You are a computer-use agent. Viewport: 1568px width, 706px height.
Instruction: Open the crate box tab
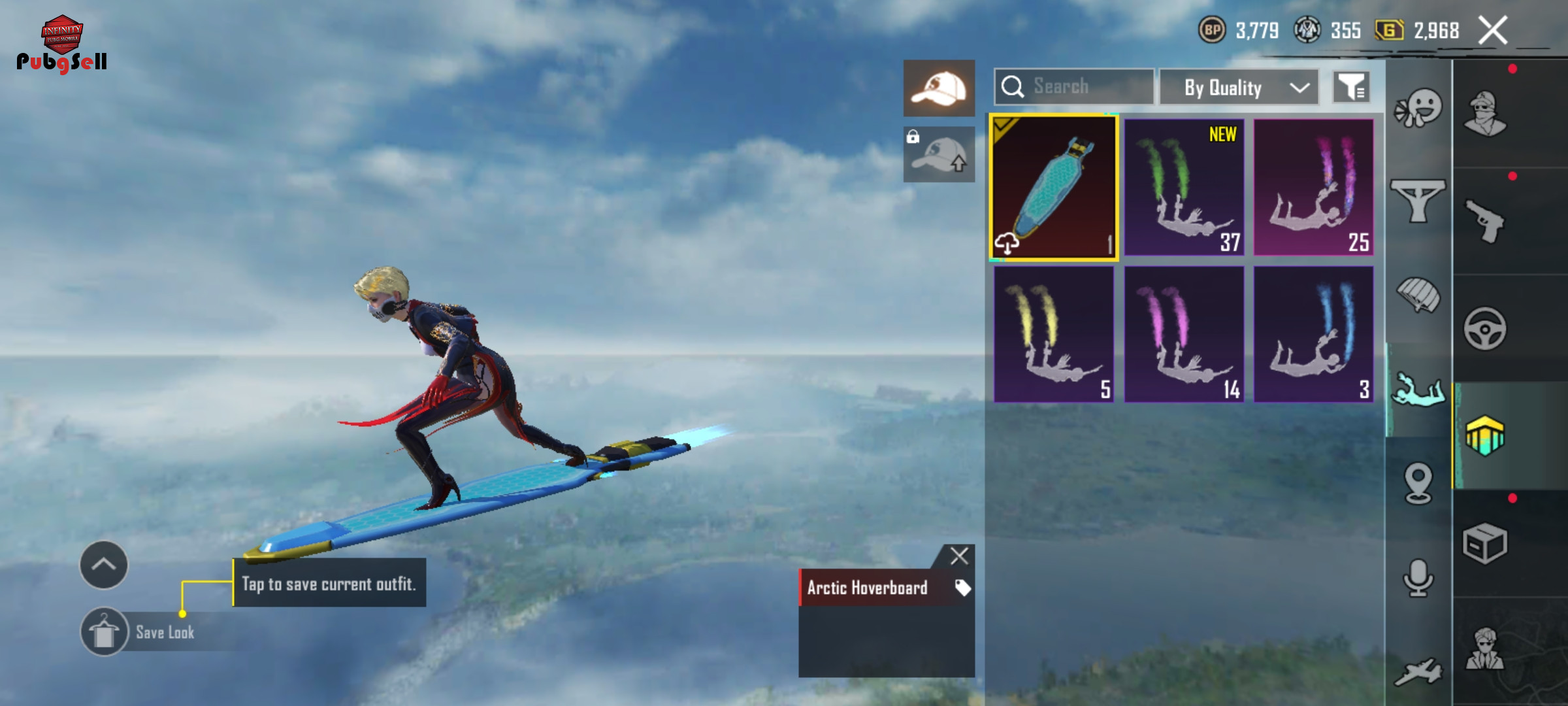coord(1485,543)
